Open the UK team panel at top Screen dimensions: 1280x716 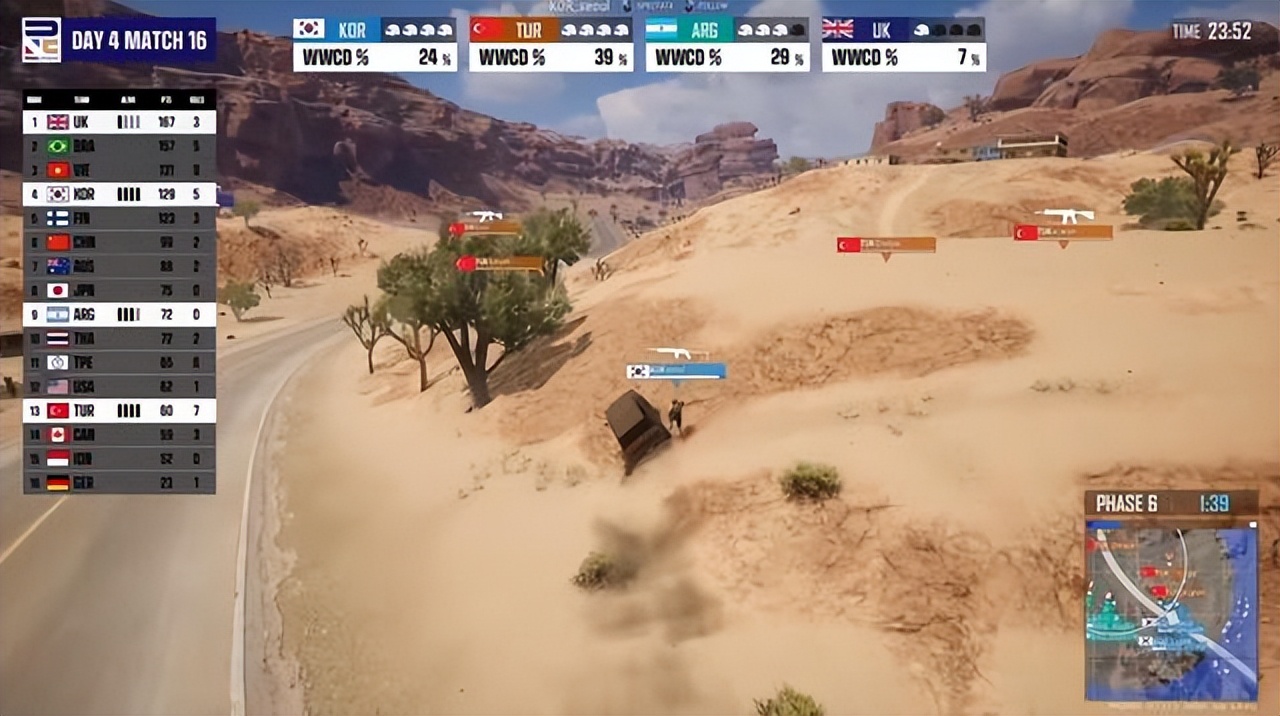903,44
